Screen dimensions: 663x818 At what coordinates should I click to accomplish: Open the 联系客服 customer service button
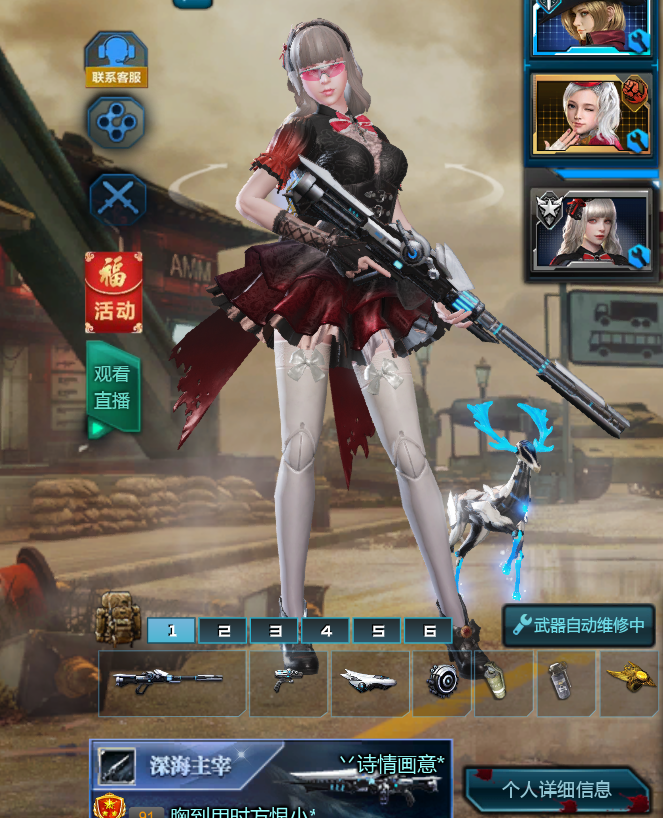(116, 59)
